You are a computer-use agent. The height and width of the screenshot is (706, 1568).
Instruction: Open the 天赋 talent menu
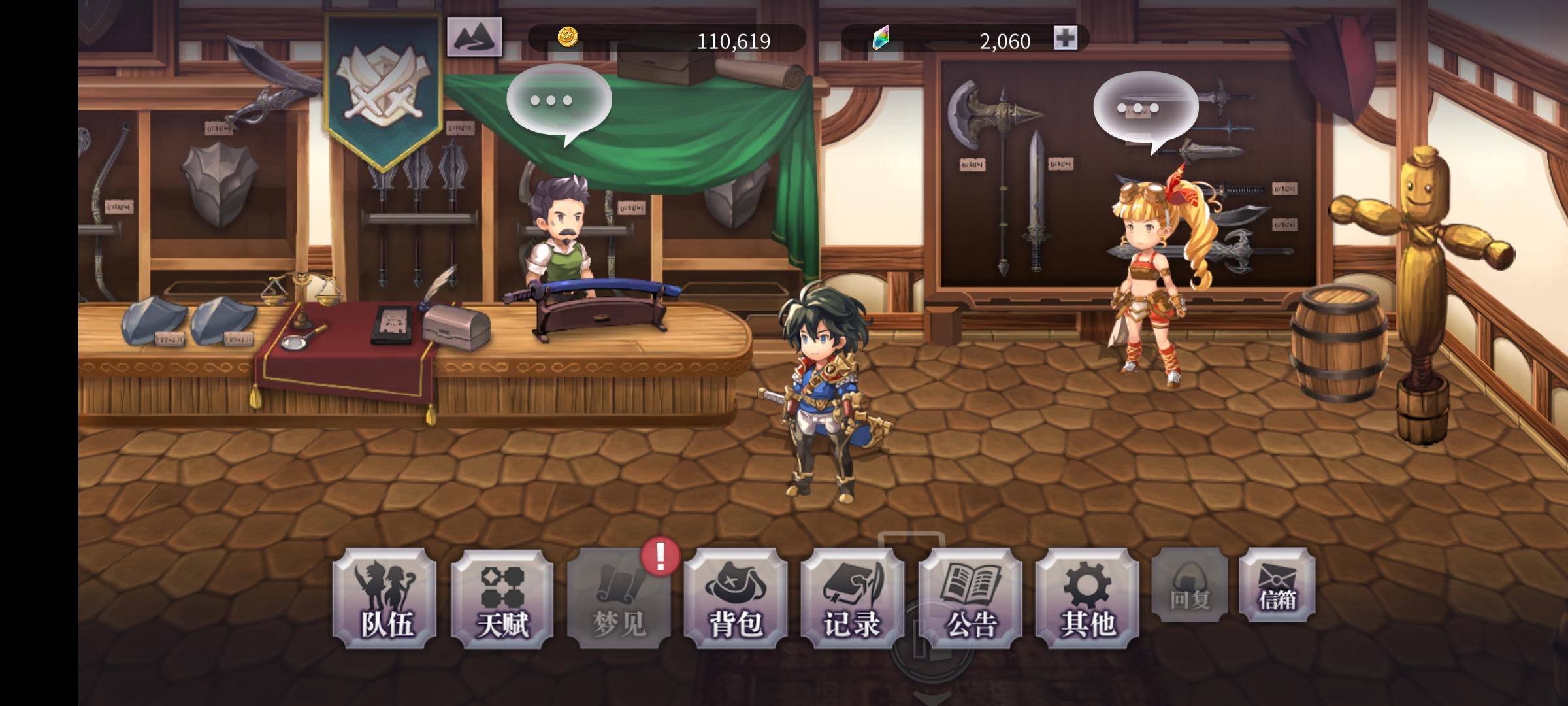[502, 599]
